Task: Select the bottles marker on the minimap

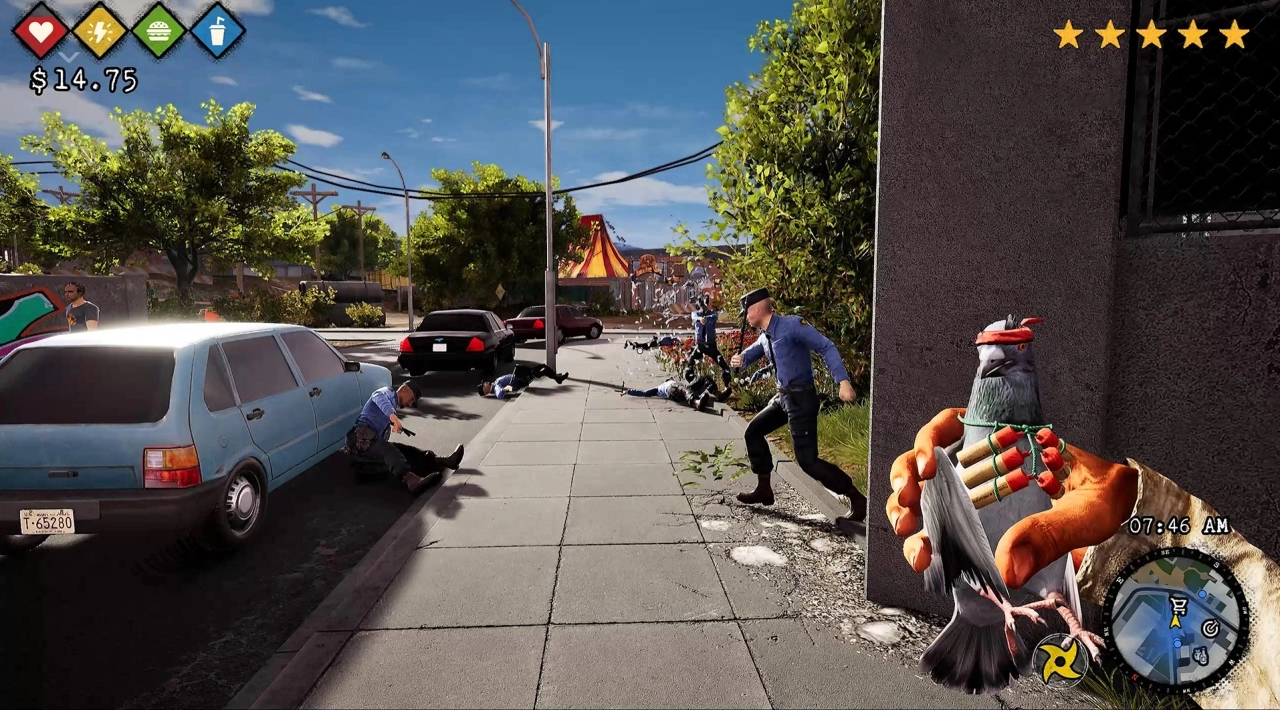Action: [x=1200, y=655]
